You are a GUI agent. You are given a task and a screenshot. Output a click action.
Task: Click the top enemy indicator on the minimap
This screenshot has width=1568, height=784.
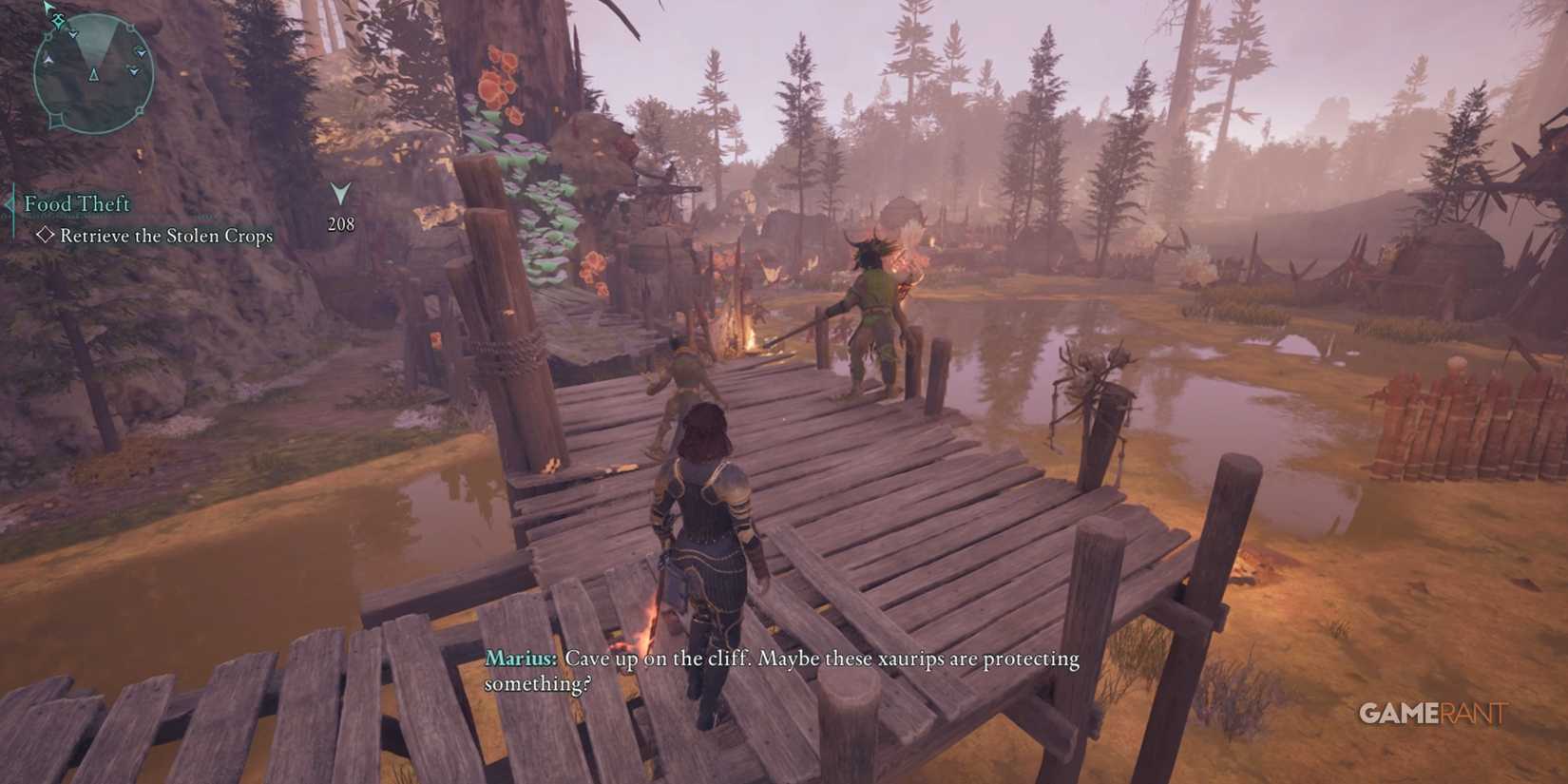click(73, 34)
